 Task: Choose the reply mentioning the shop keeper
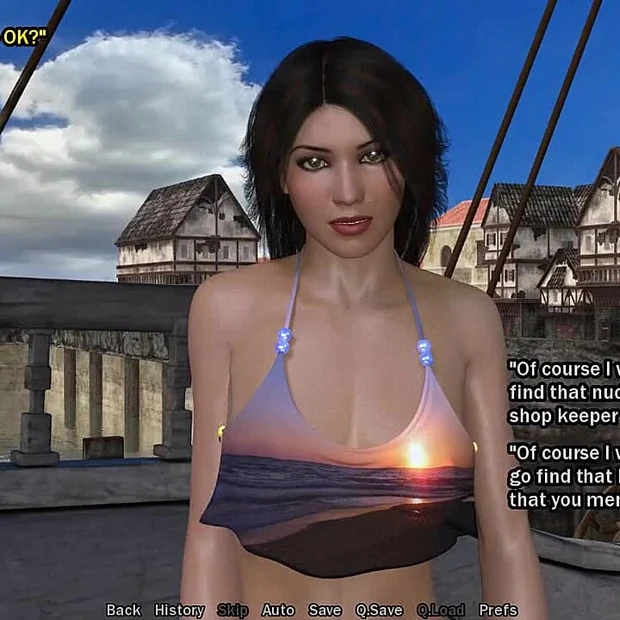click(x=563, y=391)
